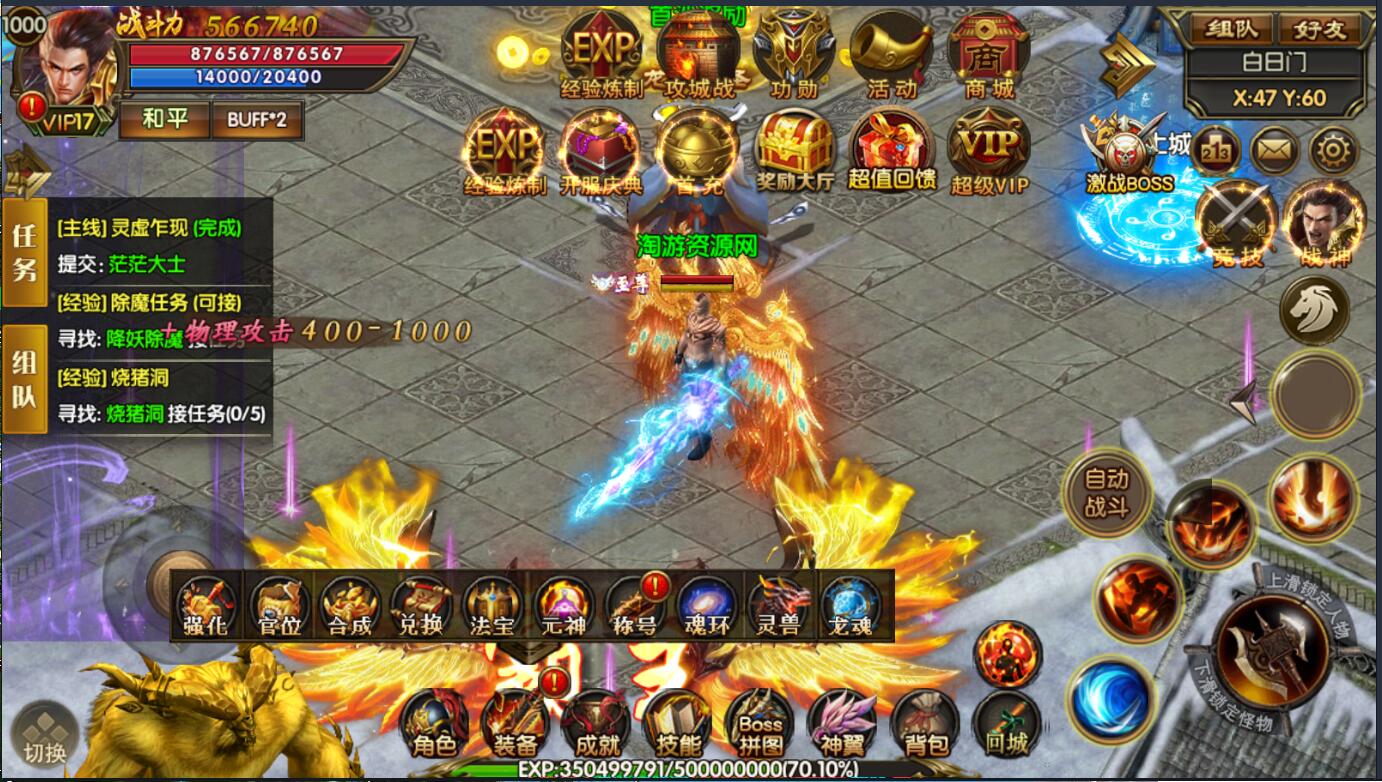Open the 好友 friends list
1382x782 pixels.
(1317, 28)
